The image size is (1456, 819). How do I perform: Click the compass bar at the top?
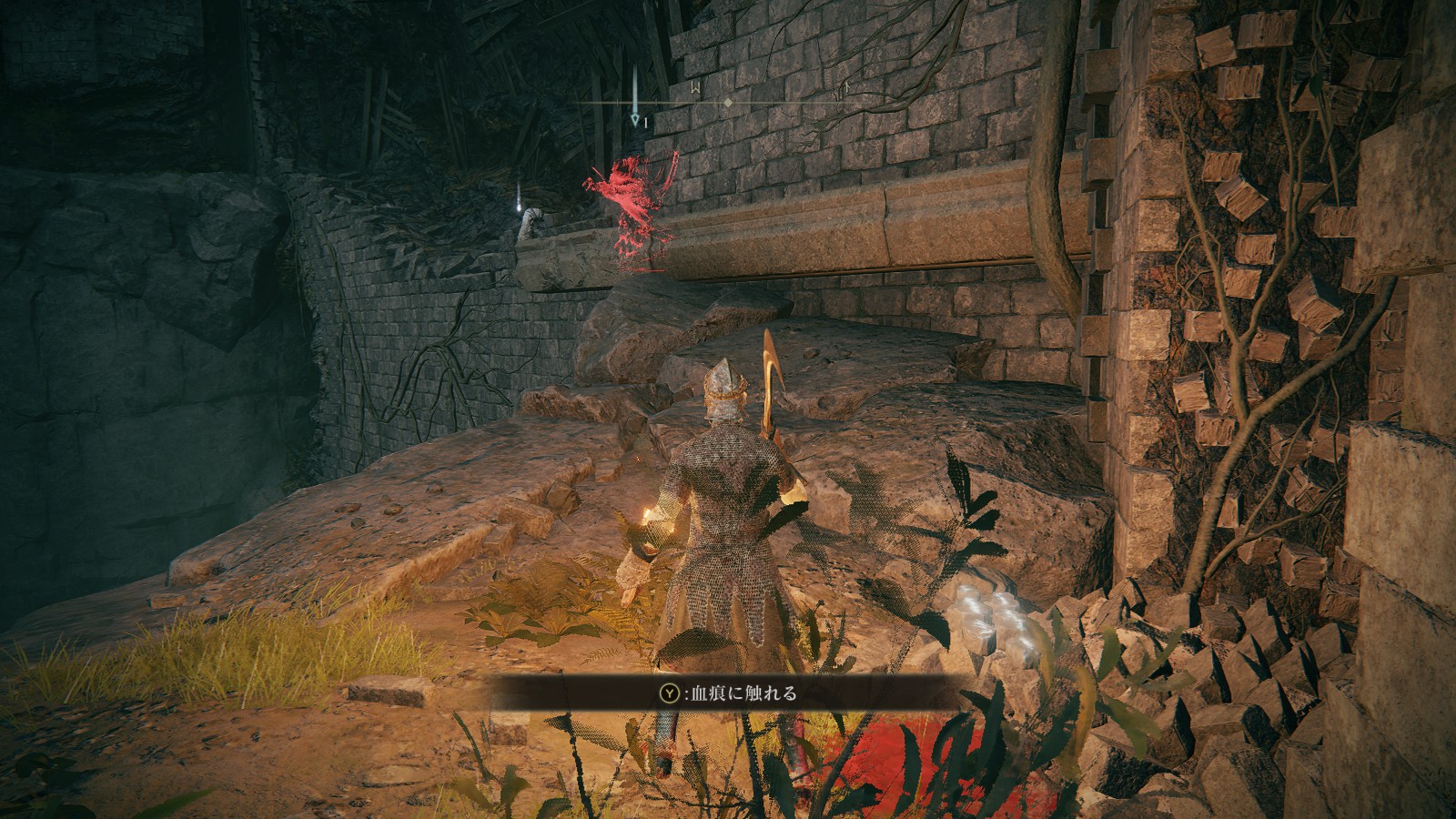point(727,103)
